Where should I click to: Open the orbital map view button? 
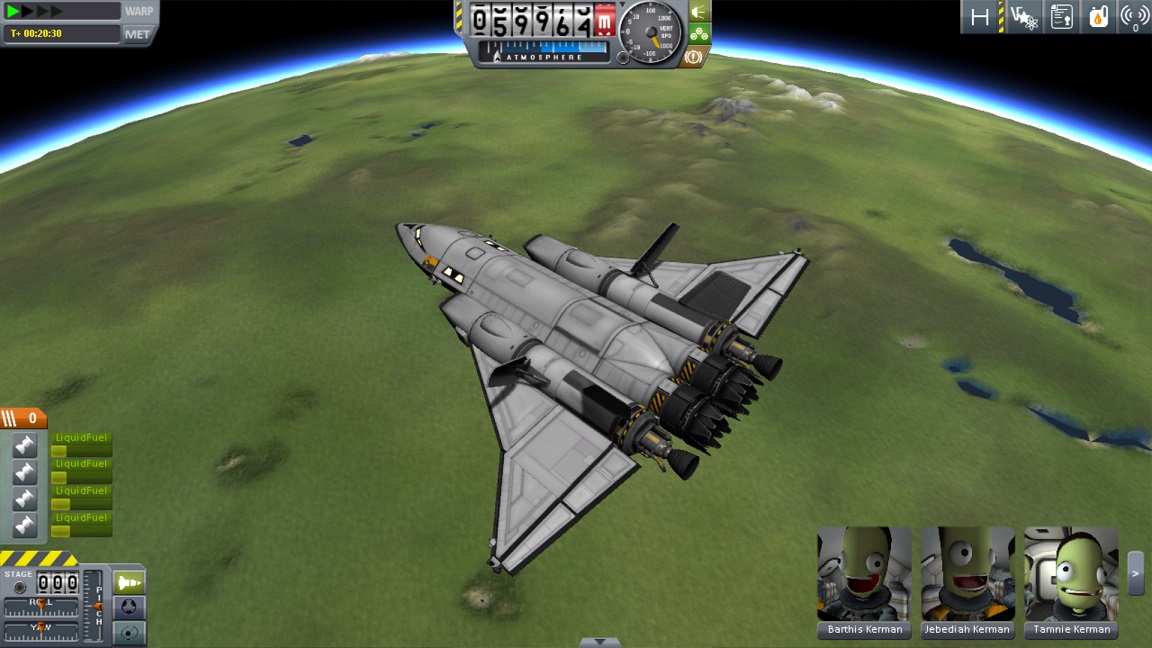[x=129, y=632]
